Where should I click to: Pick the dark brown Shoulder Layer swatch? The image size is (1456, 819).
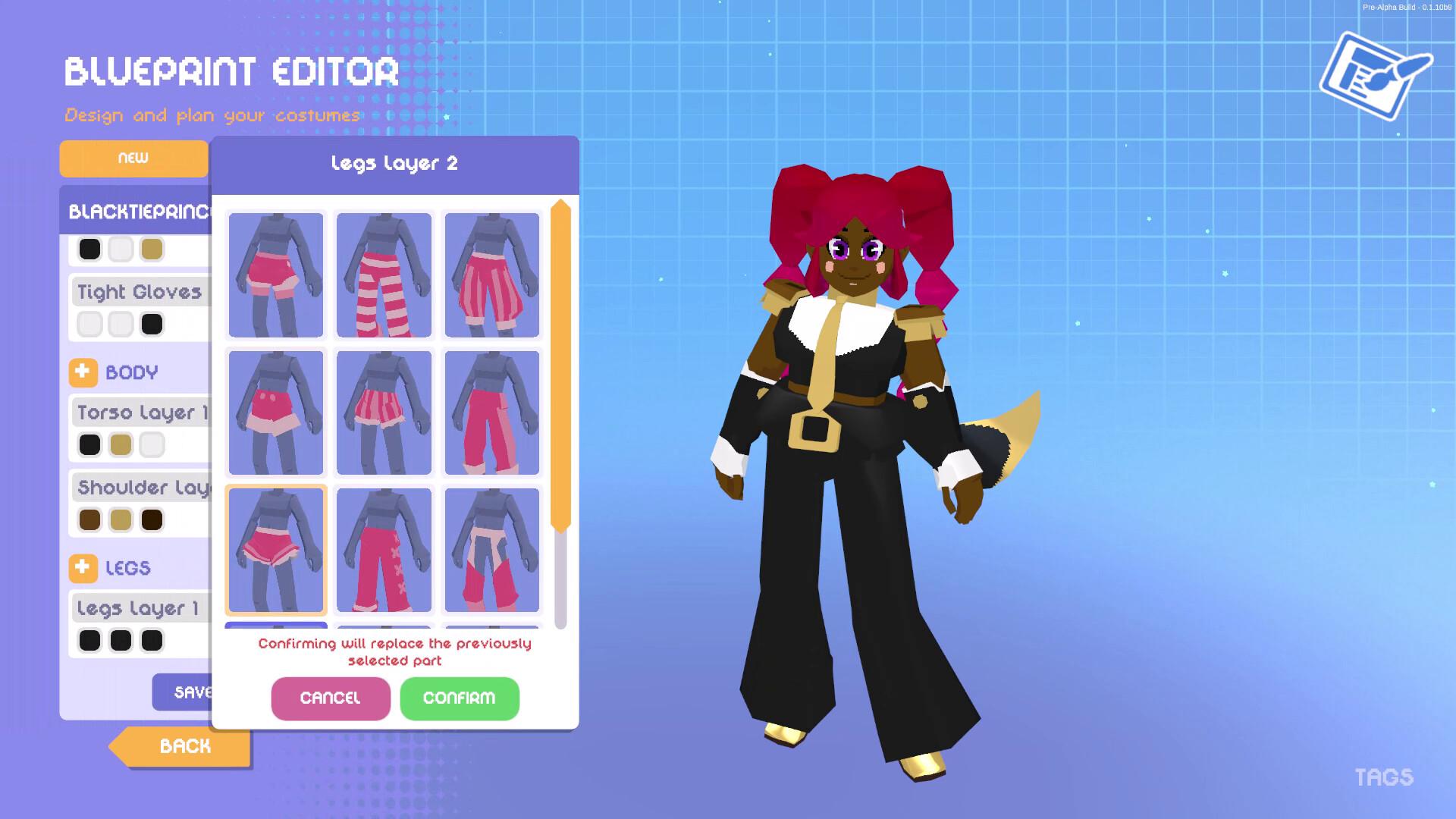pyautogui.click(x=152, y=519)
